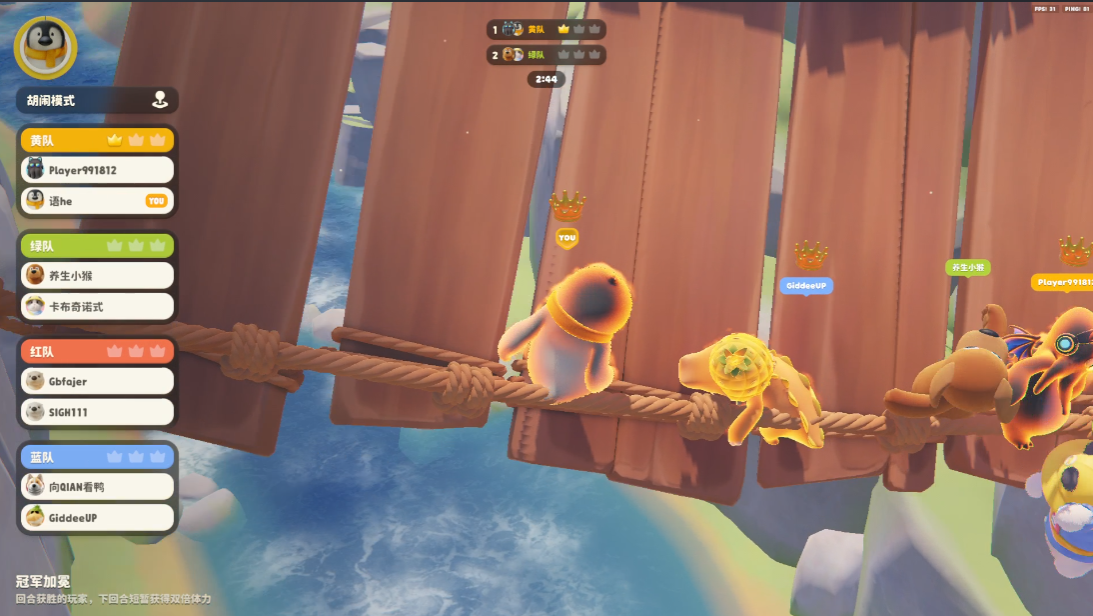The image size is (1093, 616).
Task: Choose the 语he player row
Action: (x=97, y=201)
